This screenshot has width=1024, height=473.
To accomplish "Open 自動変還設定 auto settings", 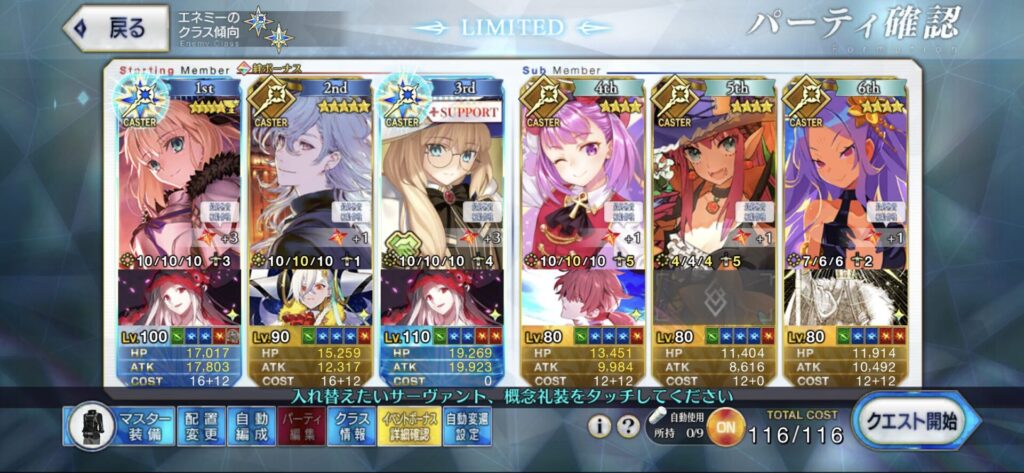I will (x=466, y=428).
